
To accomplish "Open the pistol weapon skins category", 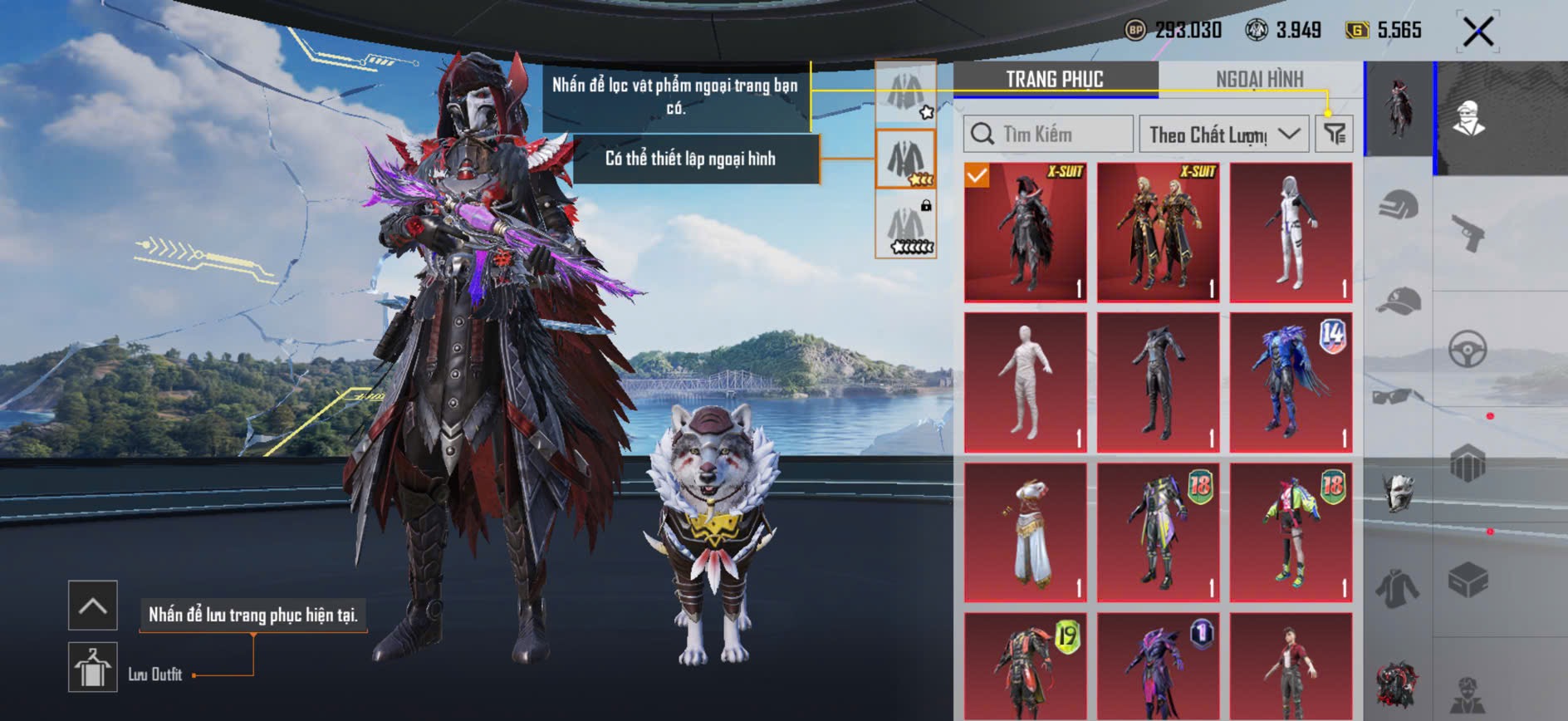I will 1468,233.
